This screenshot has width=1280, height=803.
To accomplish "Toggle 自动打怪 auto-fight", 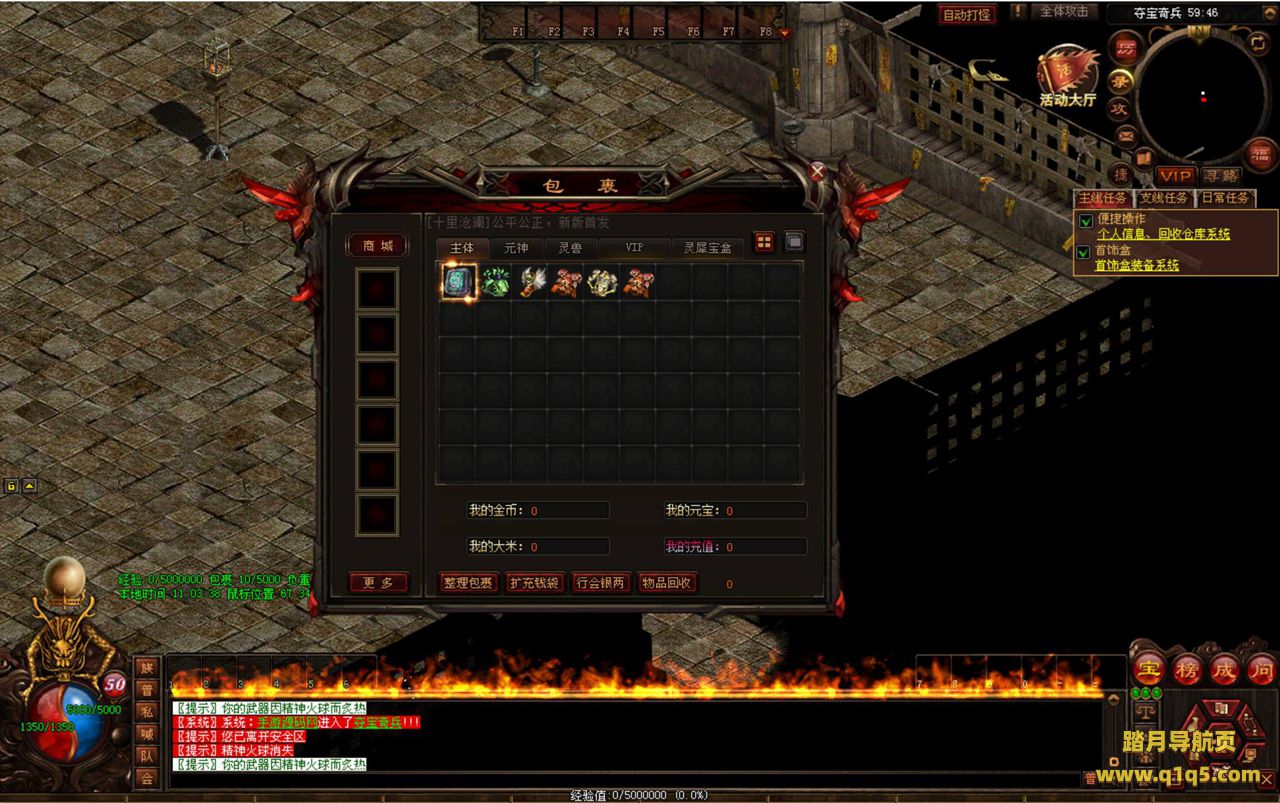I will pyautogui.click(x=967, y=14).
